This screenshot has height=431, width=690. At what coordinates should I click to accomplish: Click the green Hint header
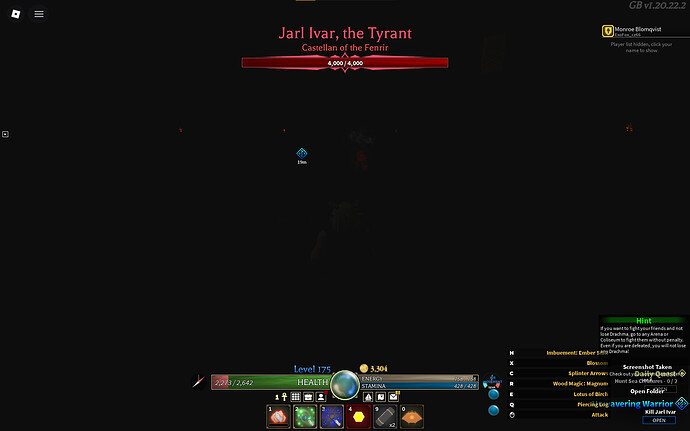point(644,321)
